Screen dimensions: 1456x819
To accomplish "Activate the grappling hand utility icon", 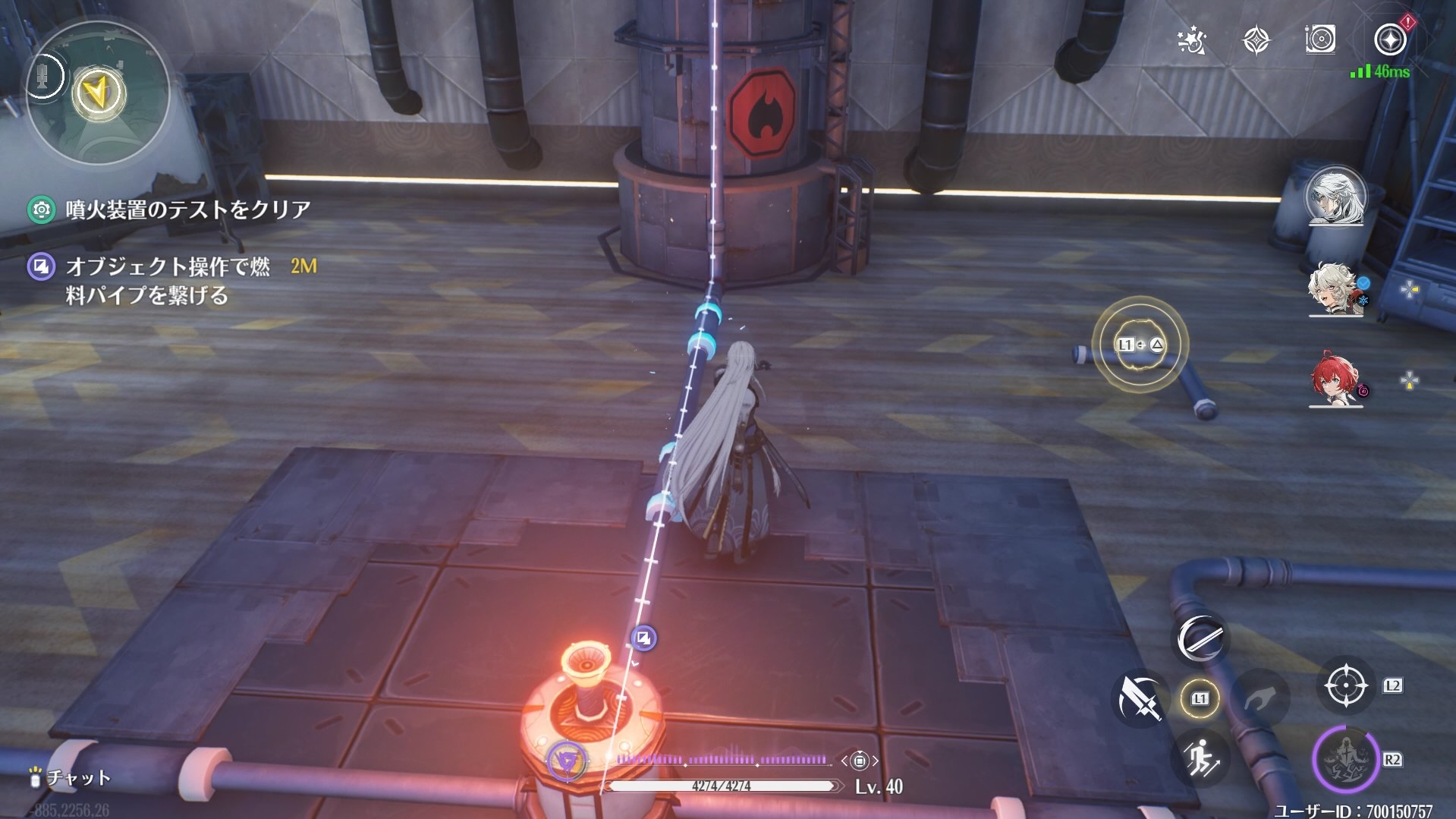I will 1260,698.
